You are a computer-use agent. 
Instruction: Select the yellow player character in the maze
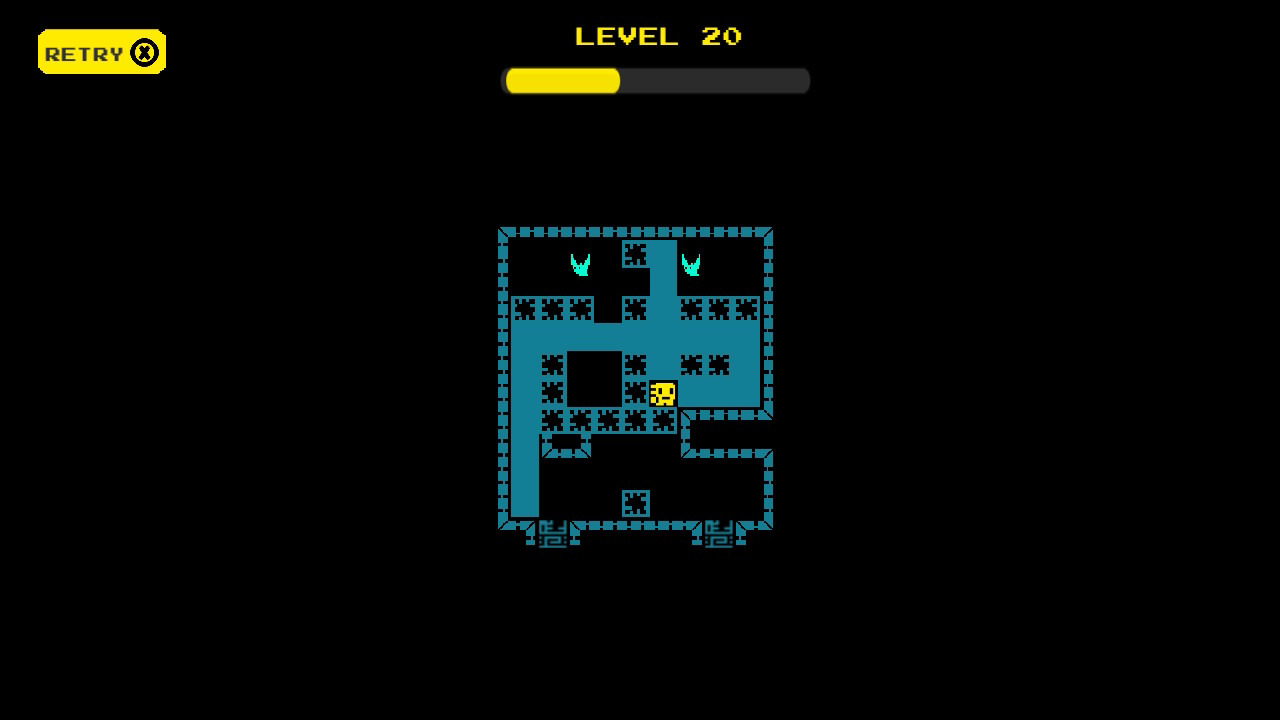tap(662, 392)
